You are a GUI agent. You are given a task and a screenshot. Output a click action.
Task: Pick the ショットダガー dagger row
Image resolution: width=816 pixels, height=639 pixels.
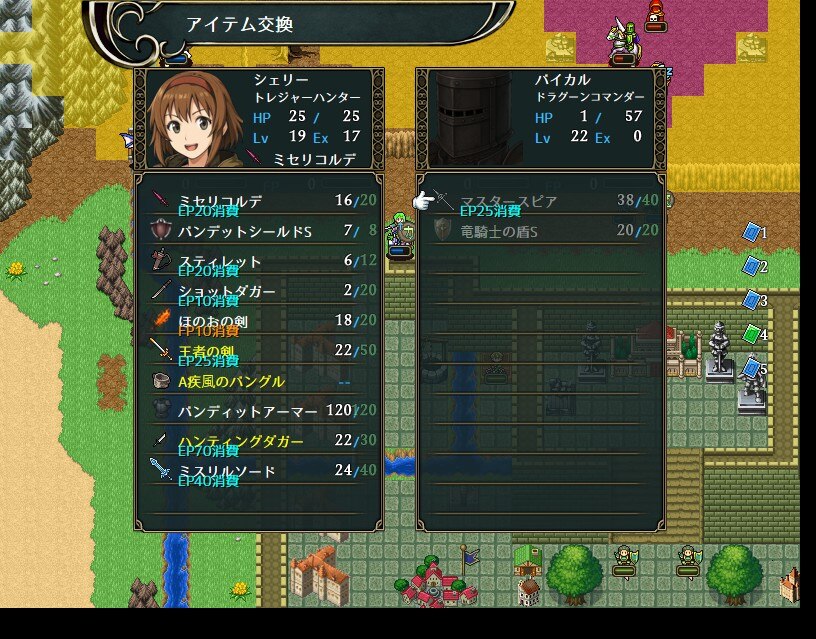point(258,291)
